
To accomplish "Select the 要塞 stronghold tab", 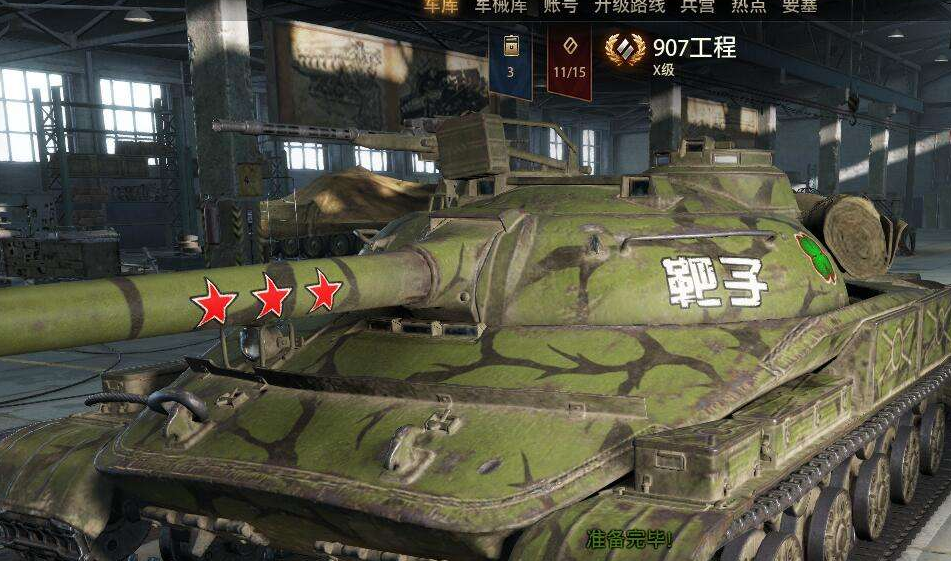I will [x=800, y=6].
